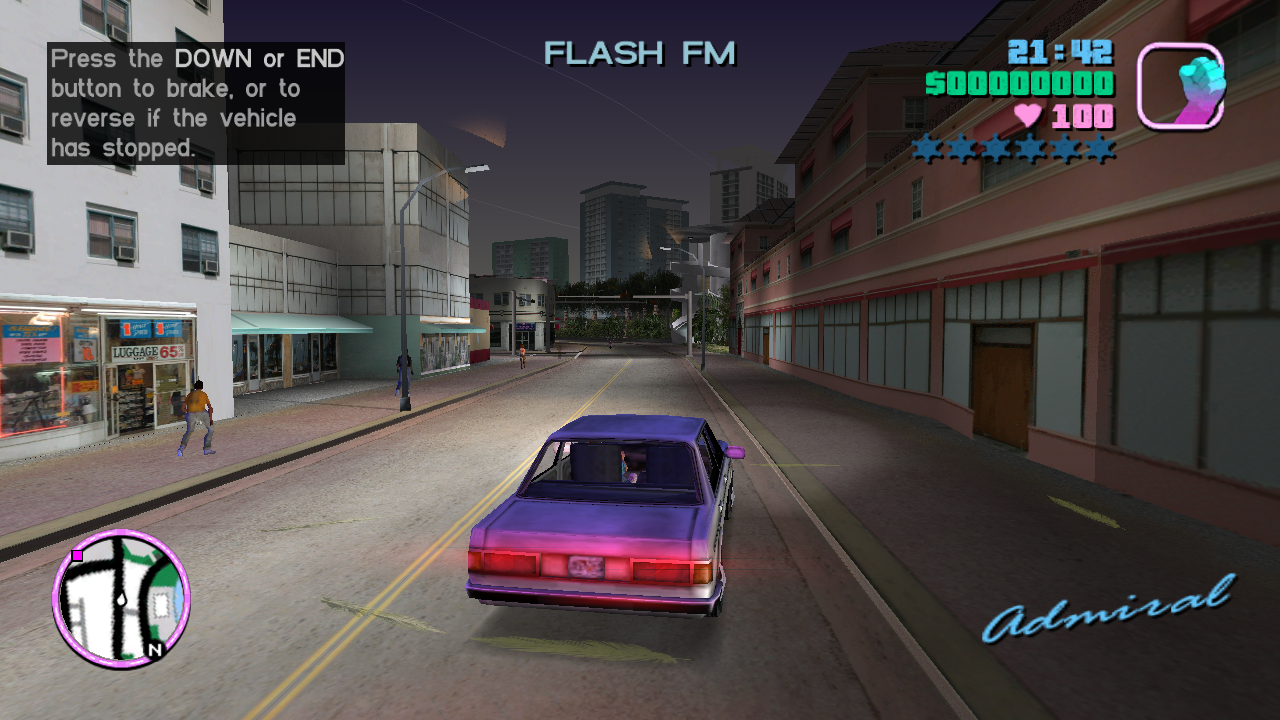
Task: Open the circular radar minimap
Action: click(121, 599)
